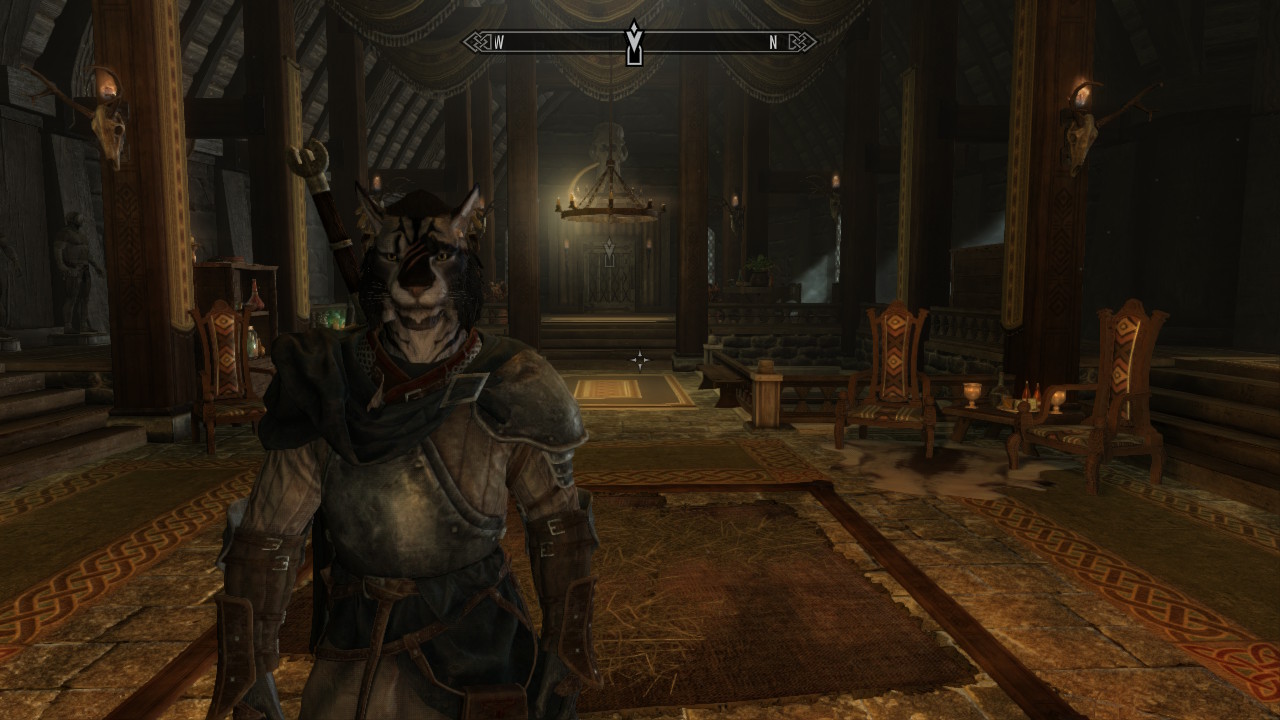Select the floating objective marker over the door
This screenshot has height=720, width=1280.
click(608, 246)
